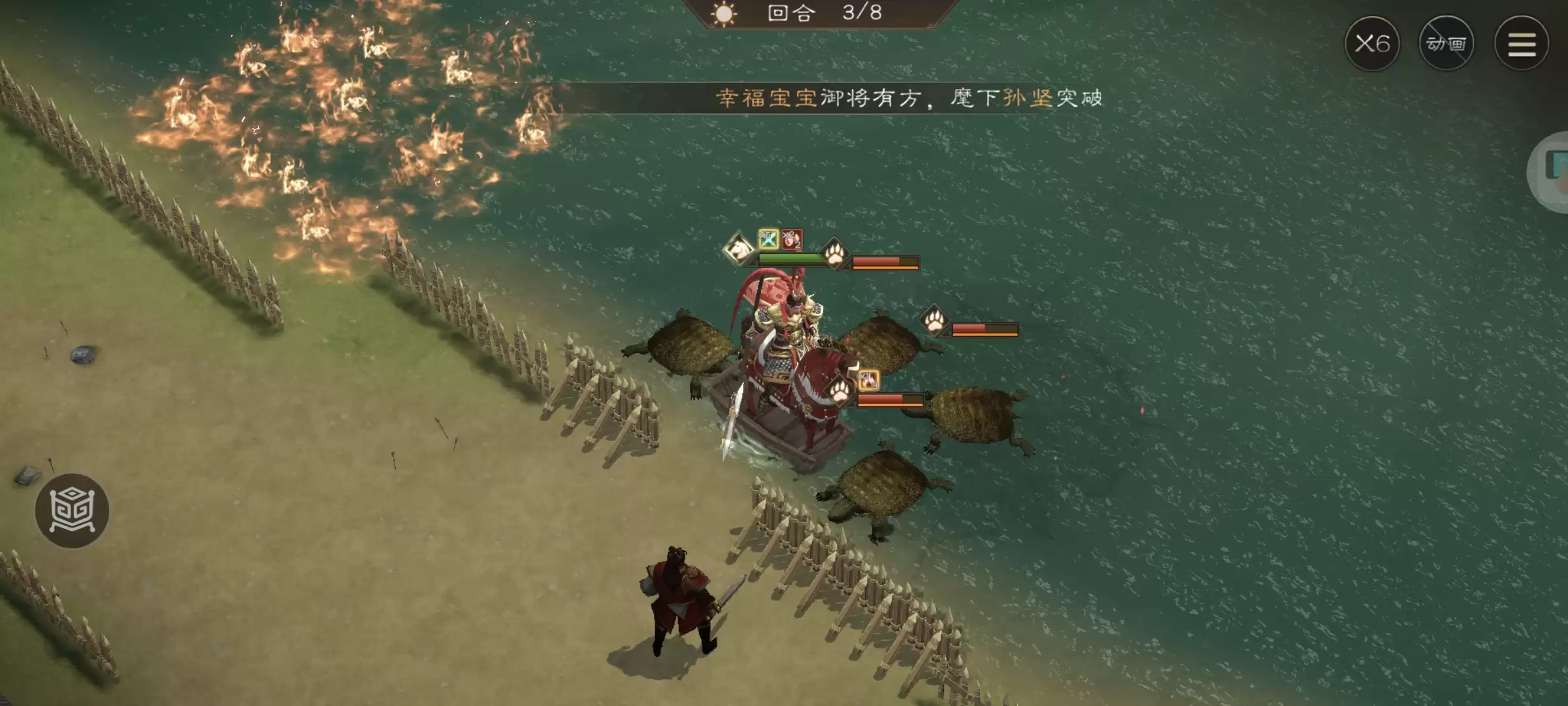The width and height of the screenshot is (1568, 706).
Task: Toggle the crossed-out 动画 animation setting
Action: coord(1448,42)
